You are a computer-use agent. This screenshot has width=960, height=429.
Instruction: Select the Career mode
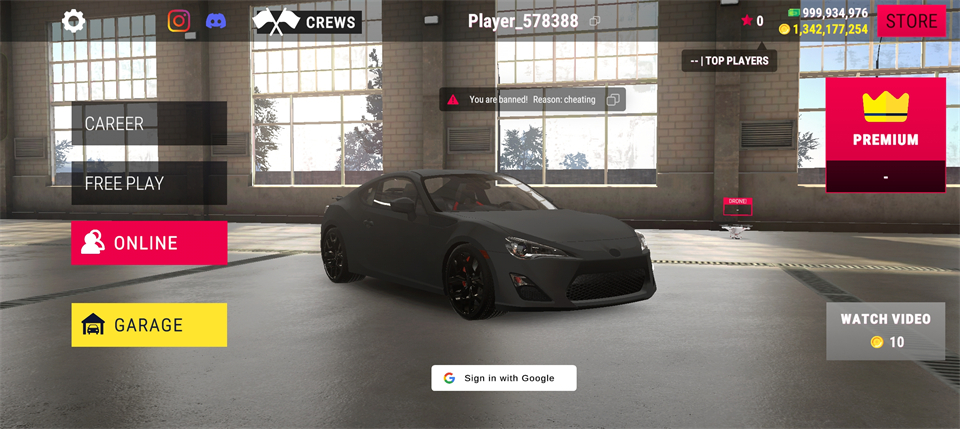[149, 124]
